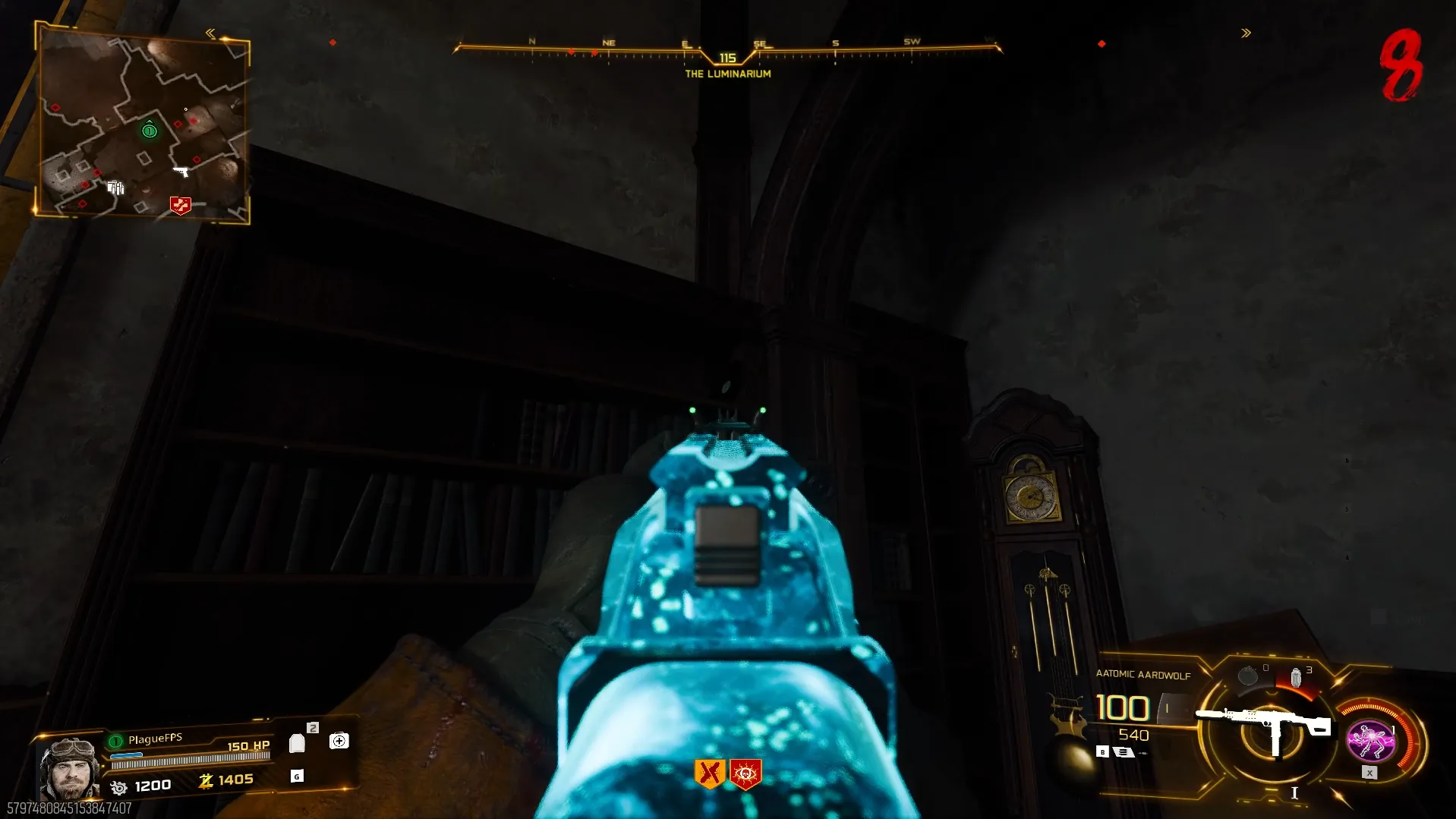Click the fire mode icon below ammo
The image size is (1456, 819).
(1124, 752)
